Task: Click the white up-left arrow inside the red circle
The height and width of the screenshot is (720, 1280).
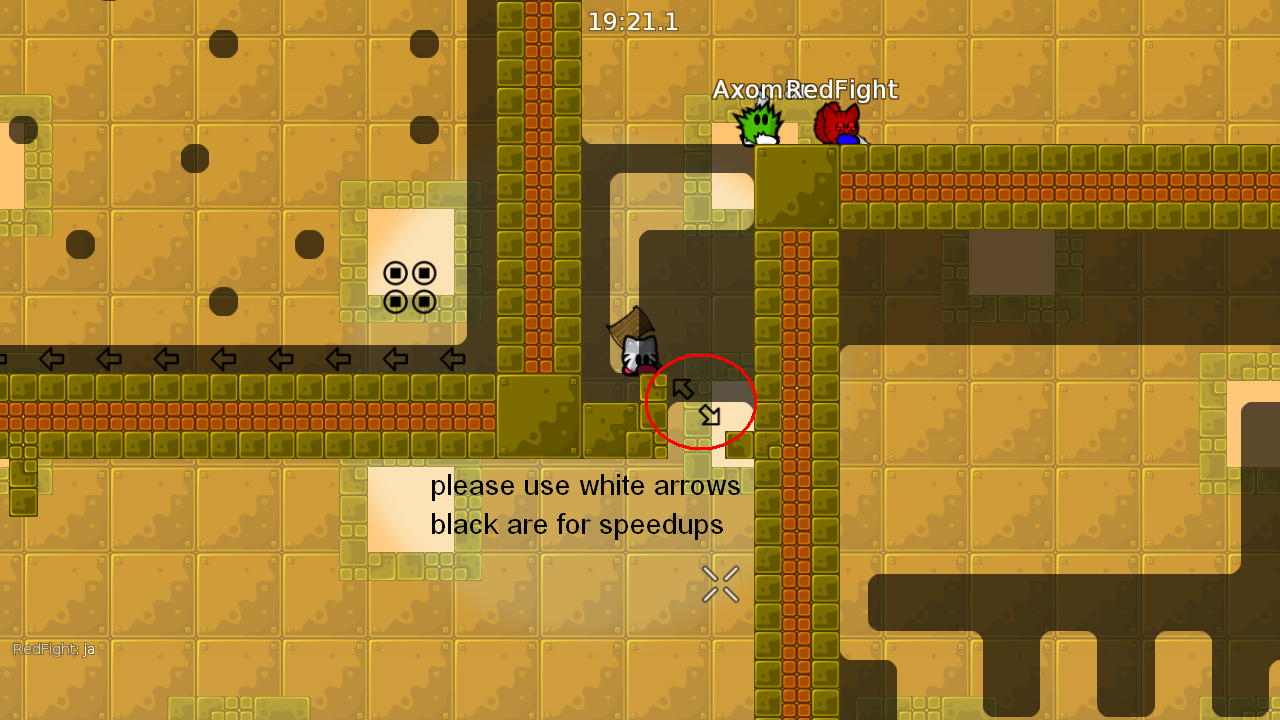Action: (684, 389)
